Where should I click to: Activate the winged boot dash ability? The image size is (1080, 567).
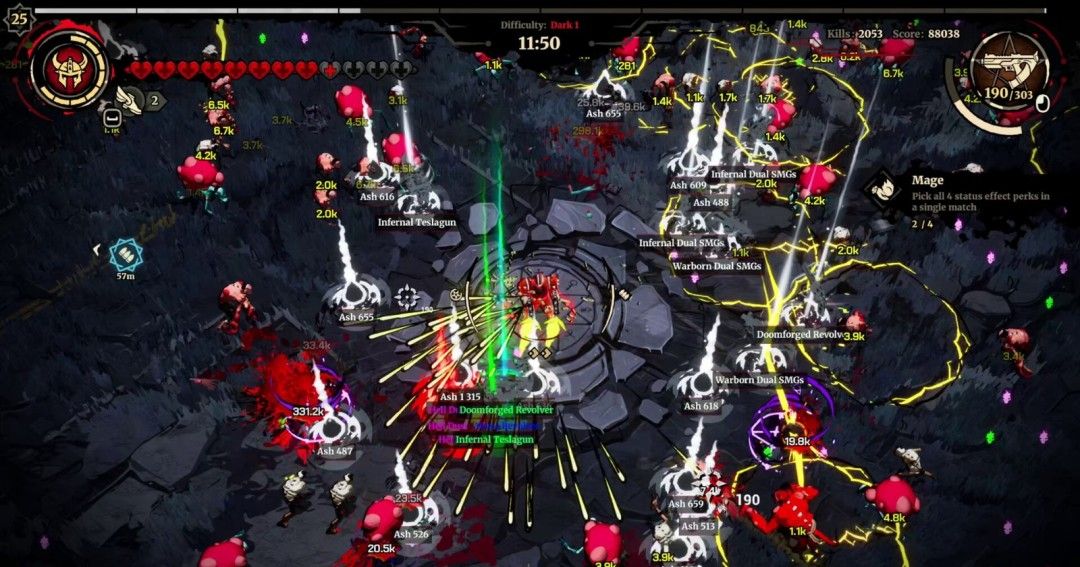128,98
